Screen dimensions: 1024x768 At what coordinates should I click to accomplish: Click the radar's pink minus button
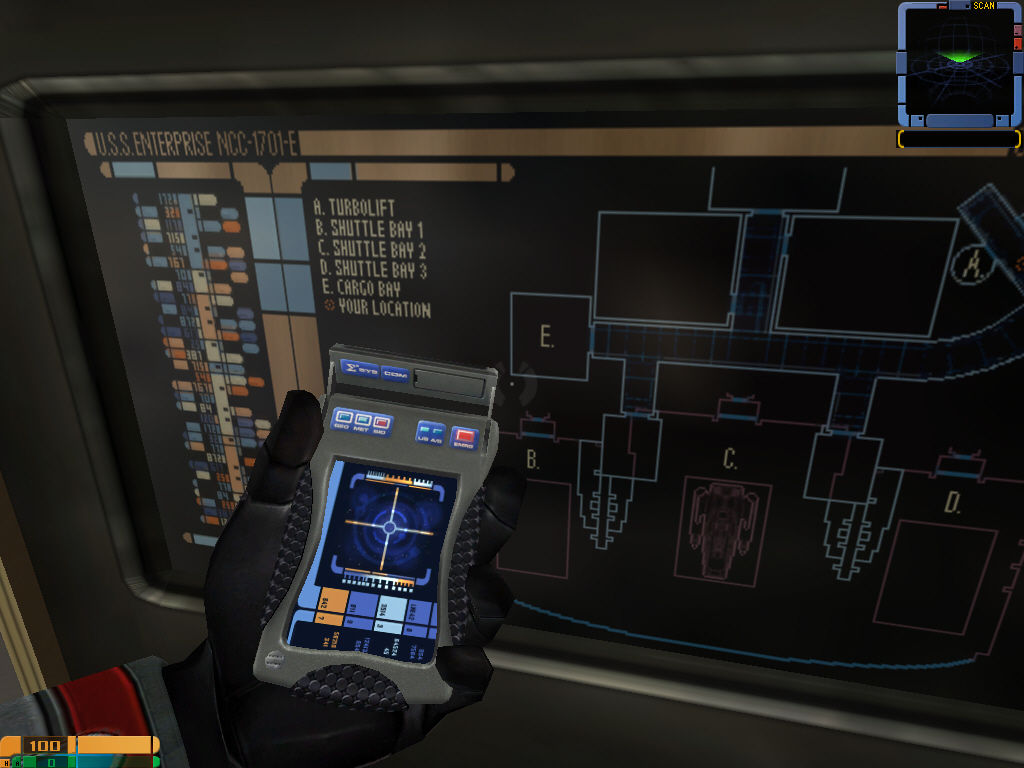(x=1018, y=29)
